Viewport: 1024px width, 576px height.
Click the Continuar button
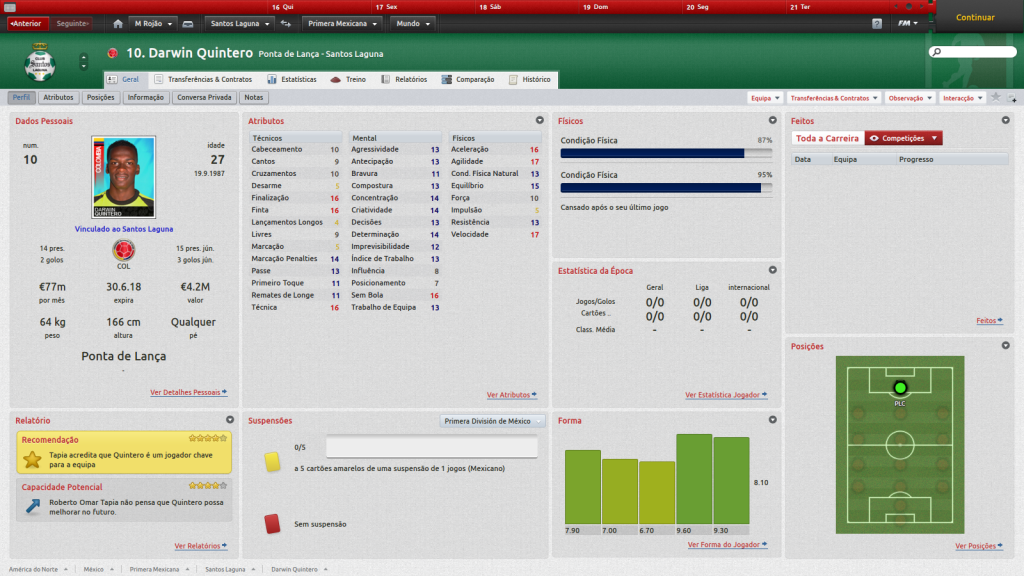pos(974,17)
